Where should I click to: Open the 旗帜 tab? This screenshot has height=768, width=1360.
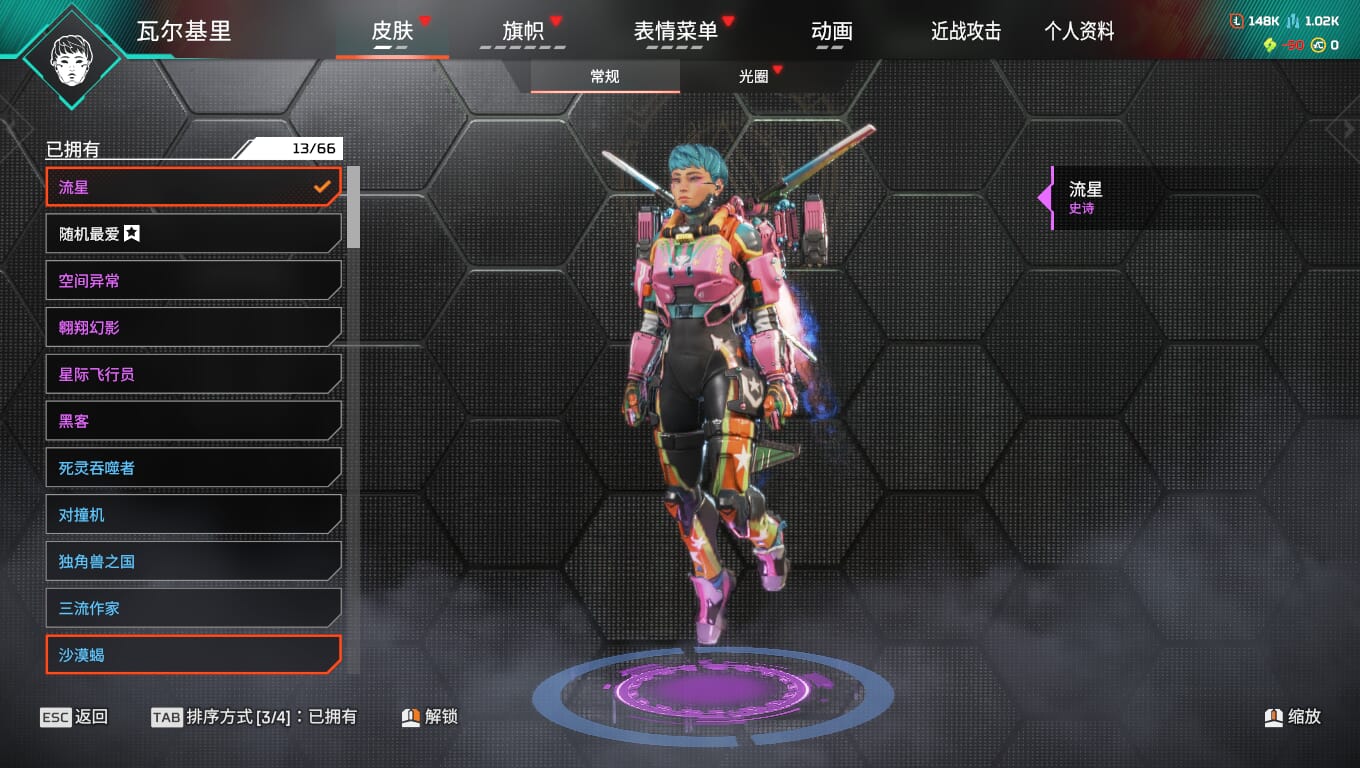click(522, 31)
